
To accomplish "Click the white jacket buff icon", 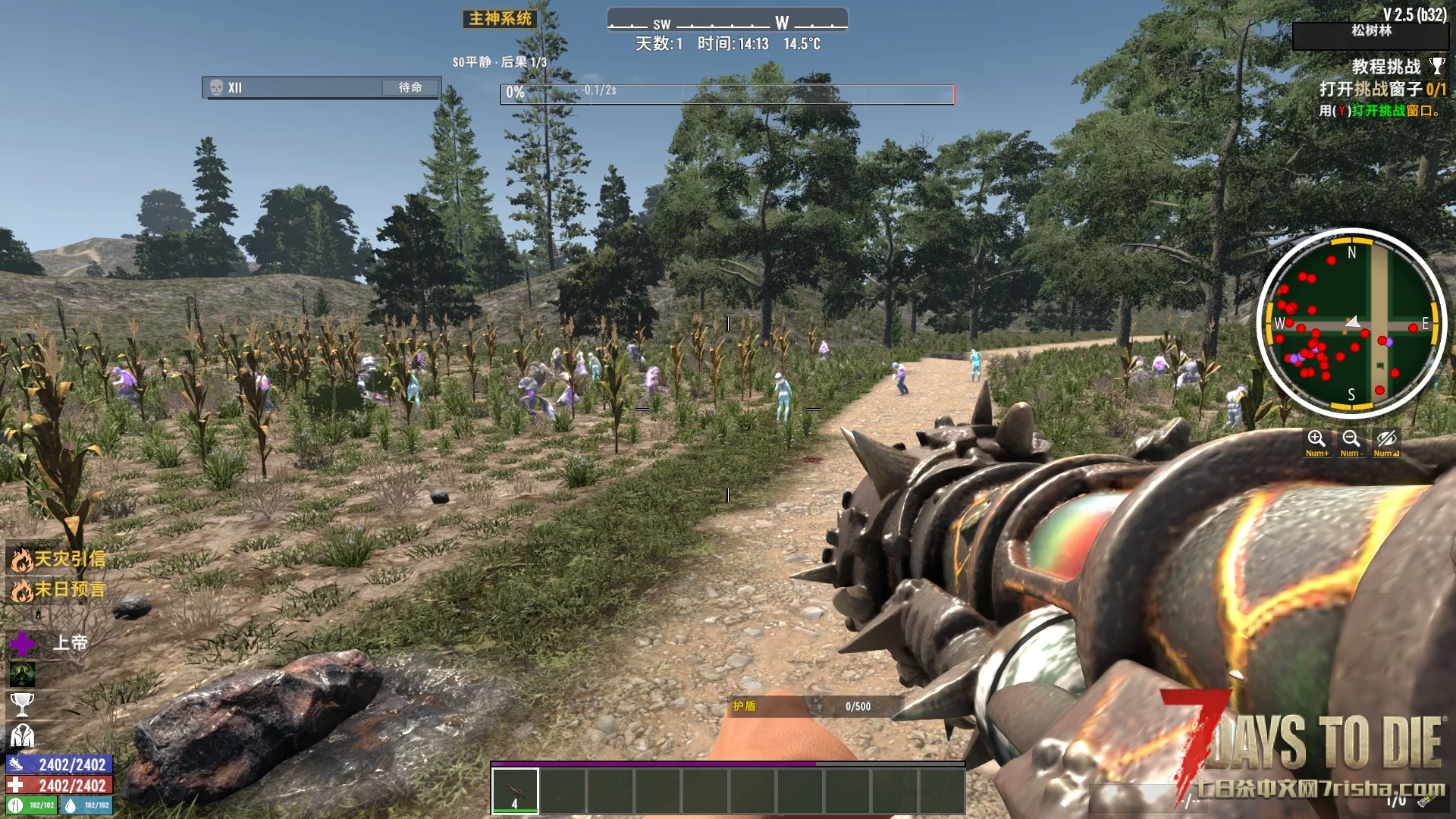I will (22, 735).
